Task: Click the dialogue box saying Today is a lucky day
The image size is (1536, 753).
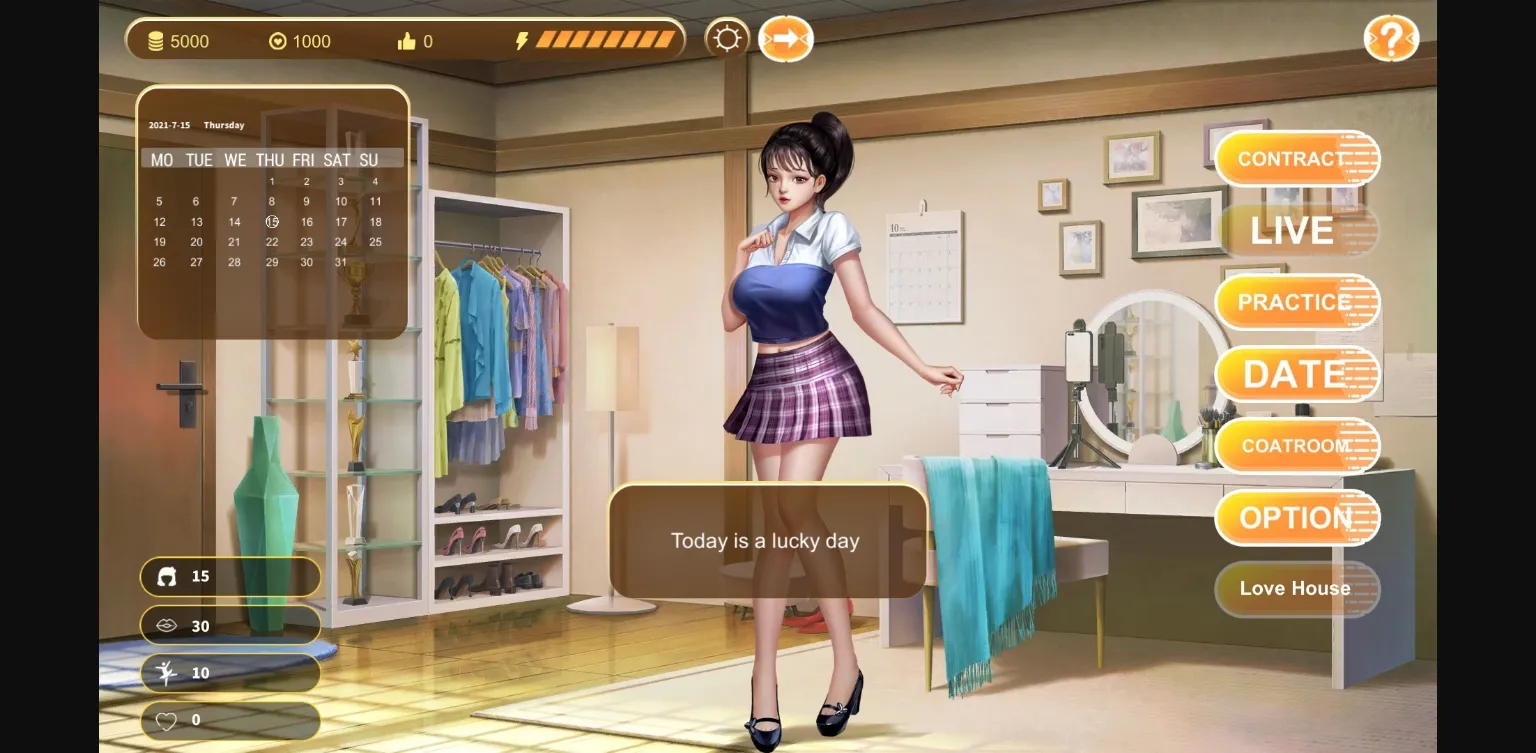Action: click(766, 541)
